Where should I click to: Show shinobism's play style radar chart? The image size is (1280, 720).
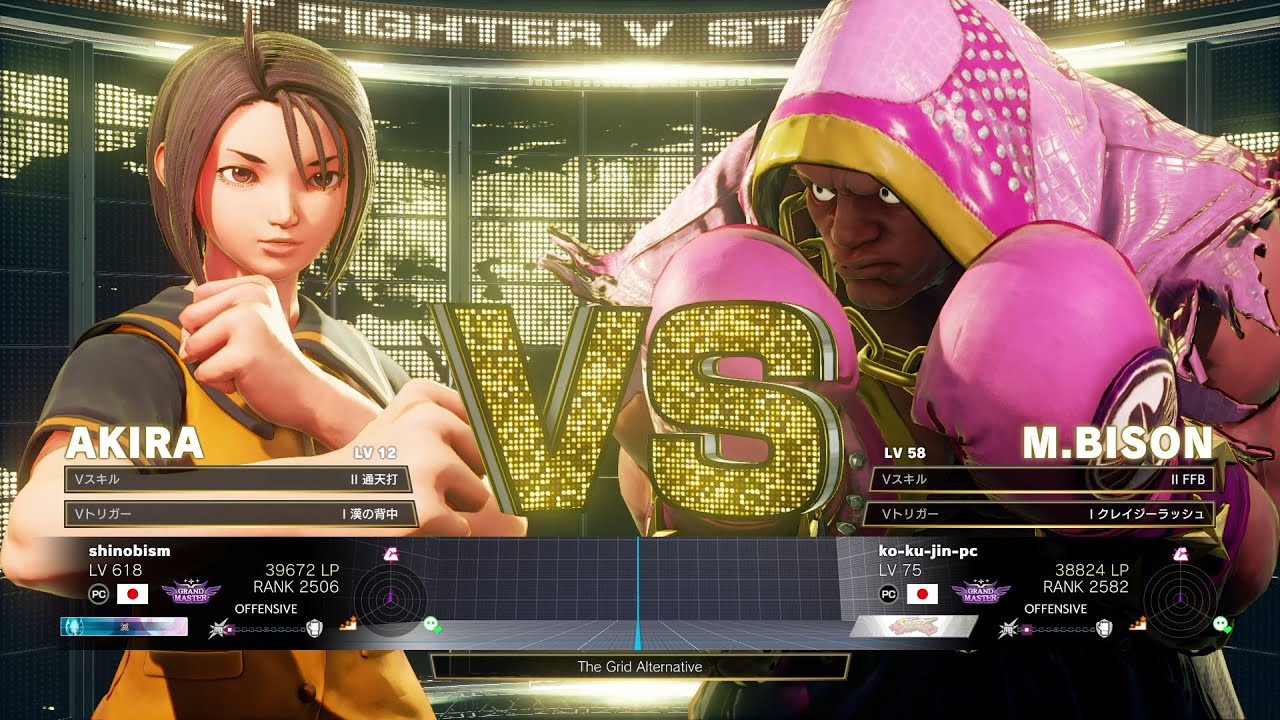pos(389,599)
